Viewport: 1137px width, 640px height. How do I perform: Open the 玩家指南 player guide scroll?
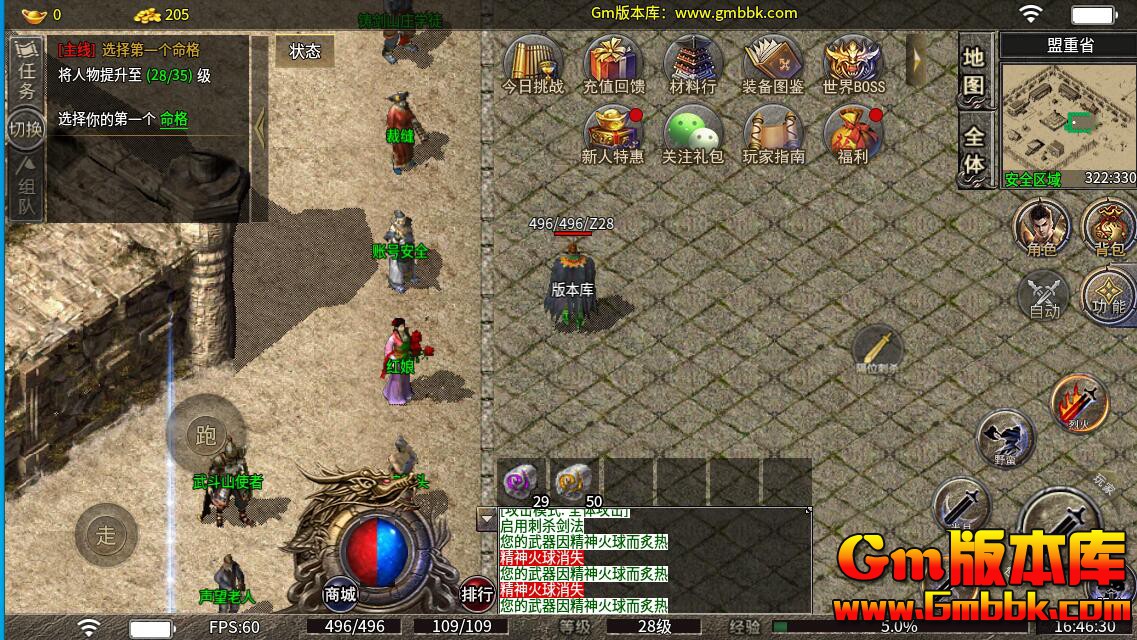[773, 134]
